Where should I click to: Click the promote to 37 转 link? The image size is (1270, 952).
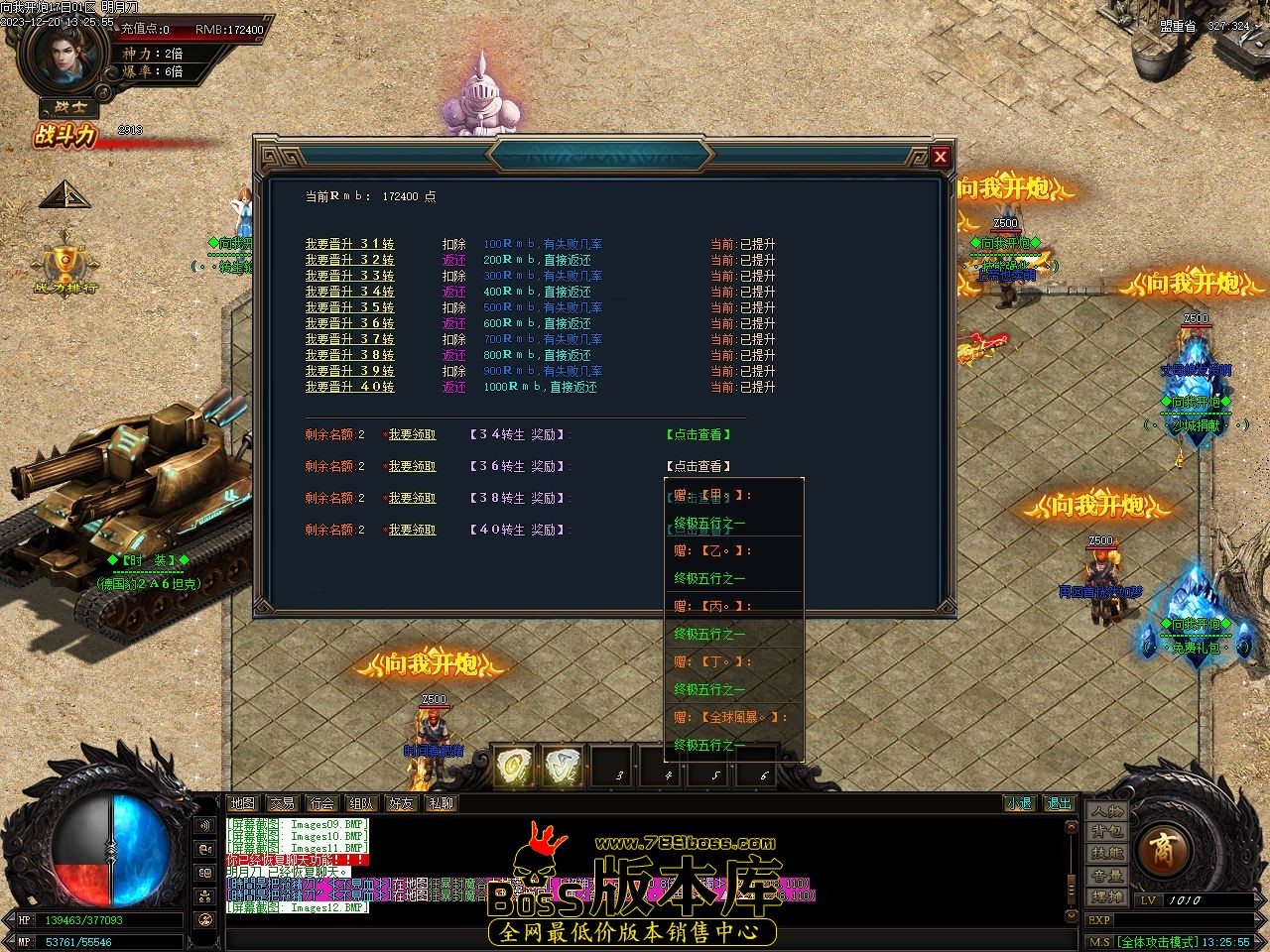tap(349, 339)
